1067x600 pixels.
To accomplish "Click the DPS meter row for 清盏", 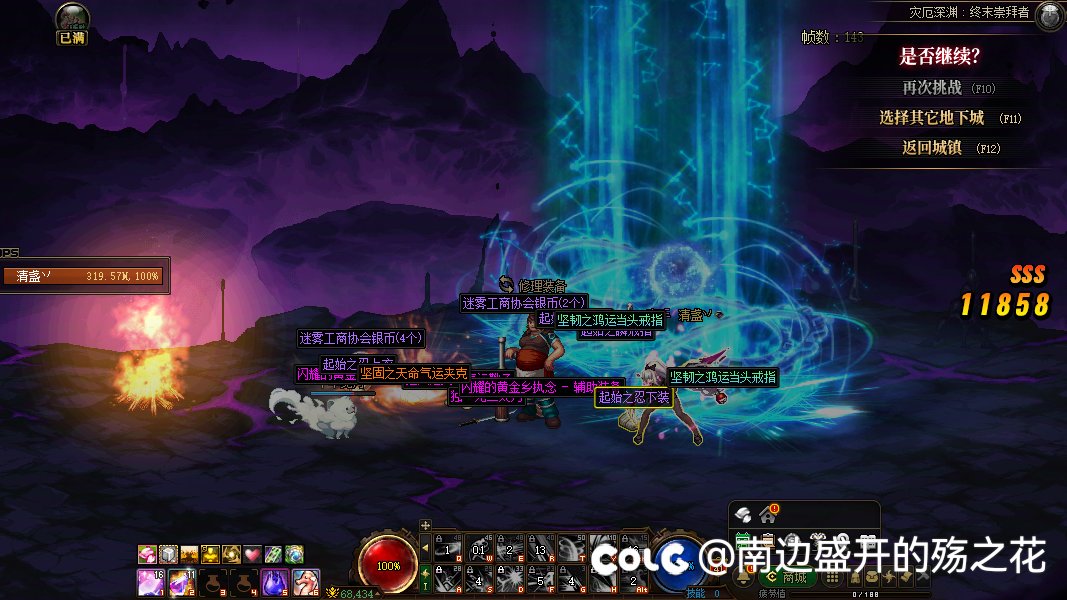I will (84, 276).
